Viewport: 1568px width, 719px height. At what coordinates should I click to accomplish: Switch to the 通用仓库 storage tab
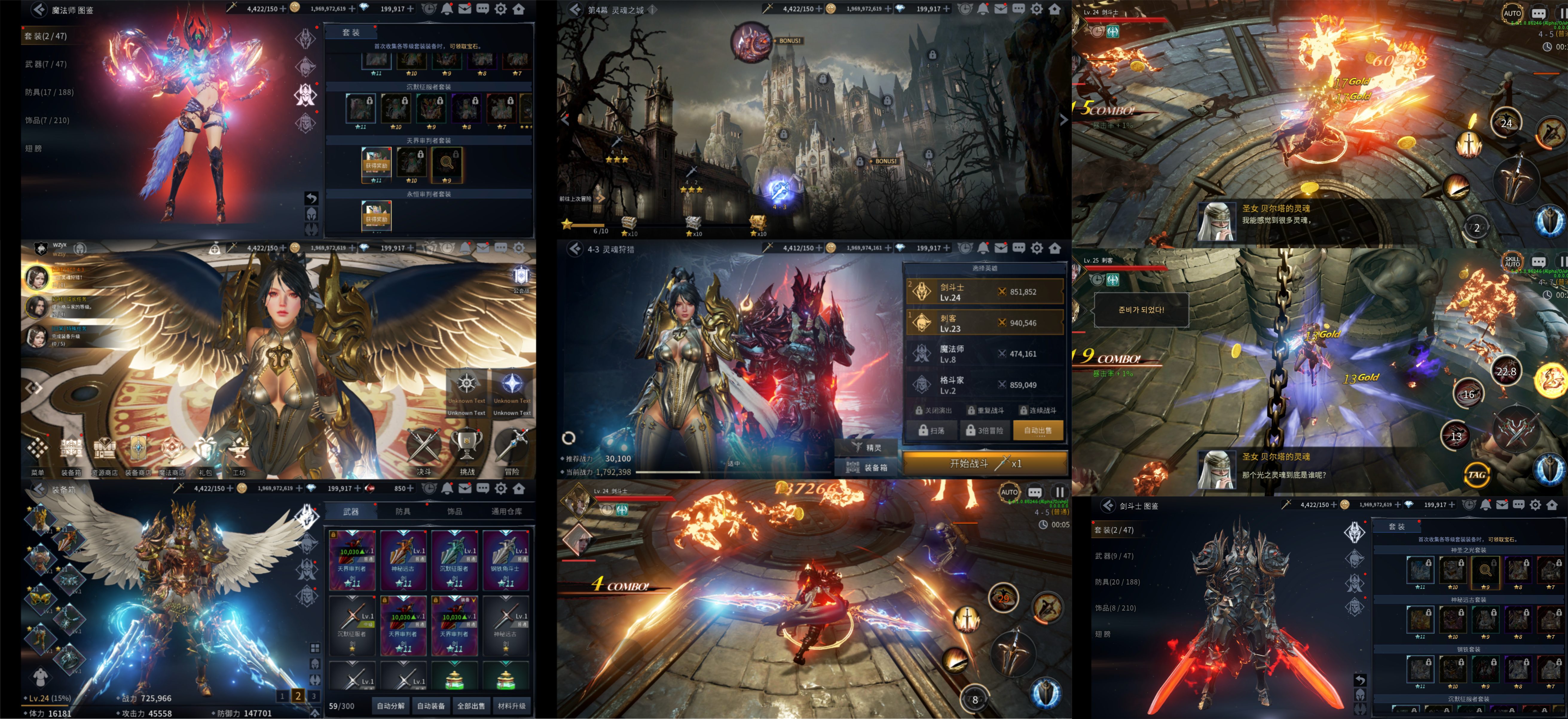(506, 512)
